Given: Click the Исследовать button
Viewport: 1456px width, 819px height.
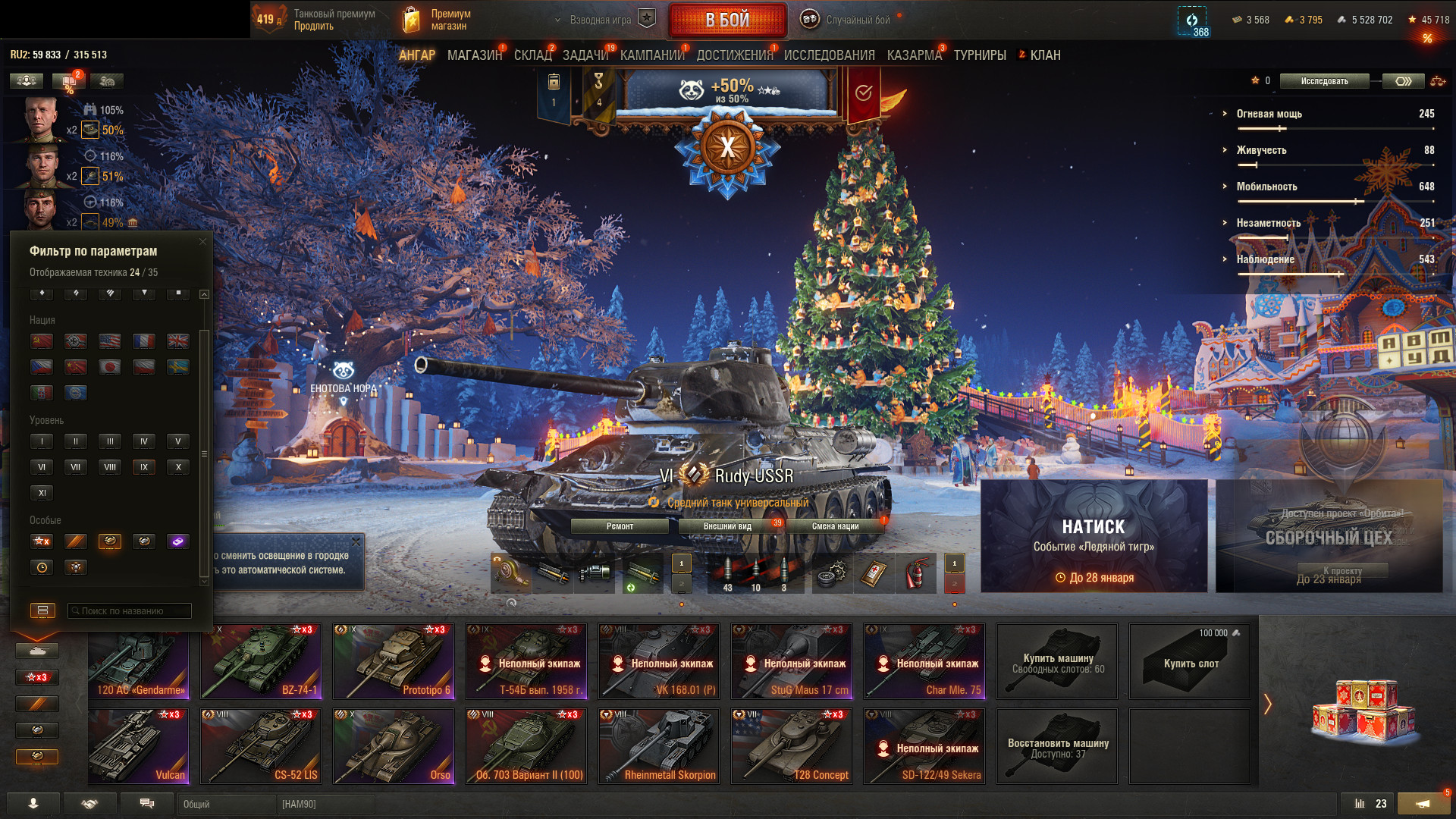Looking at the screenshot, I should (1324, 81).
